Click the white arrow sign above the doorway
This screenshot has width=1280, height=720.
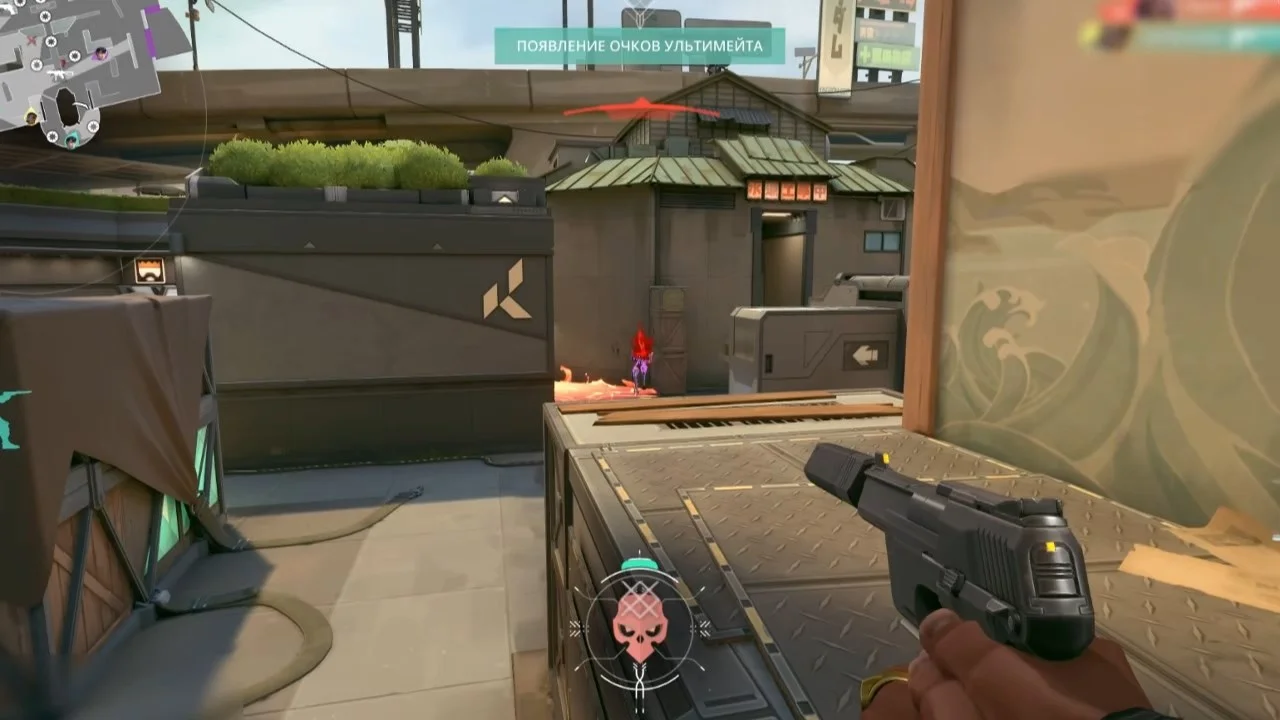pos(863,353)
